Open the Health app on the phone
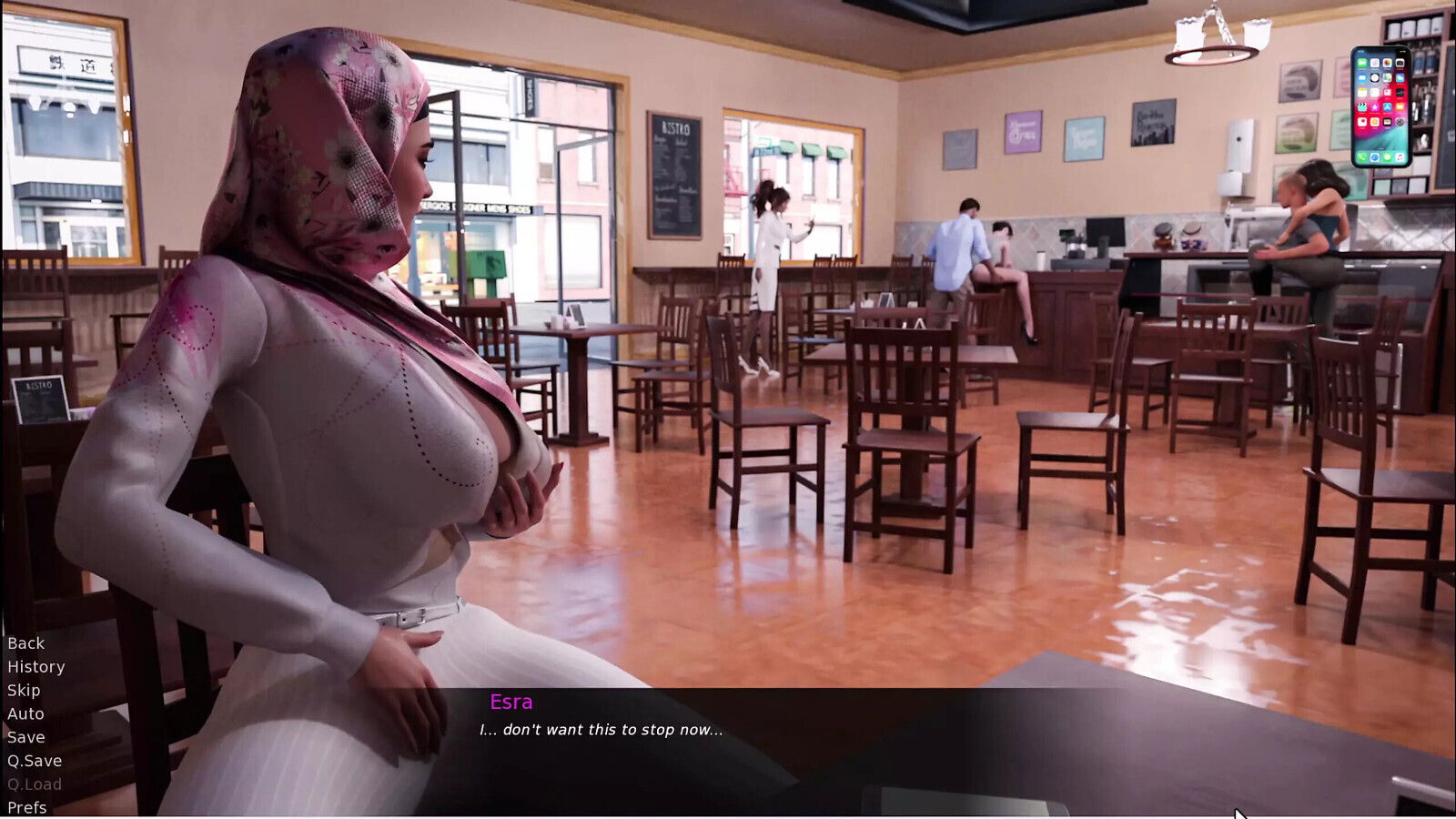Image resolution: width=1456 pixels, height=819 pixels. click(x=1362, y=122)
